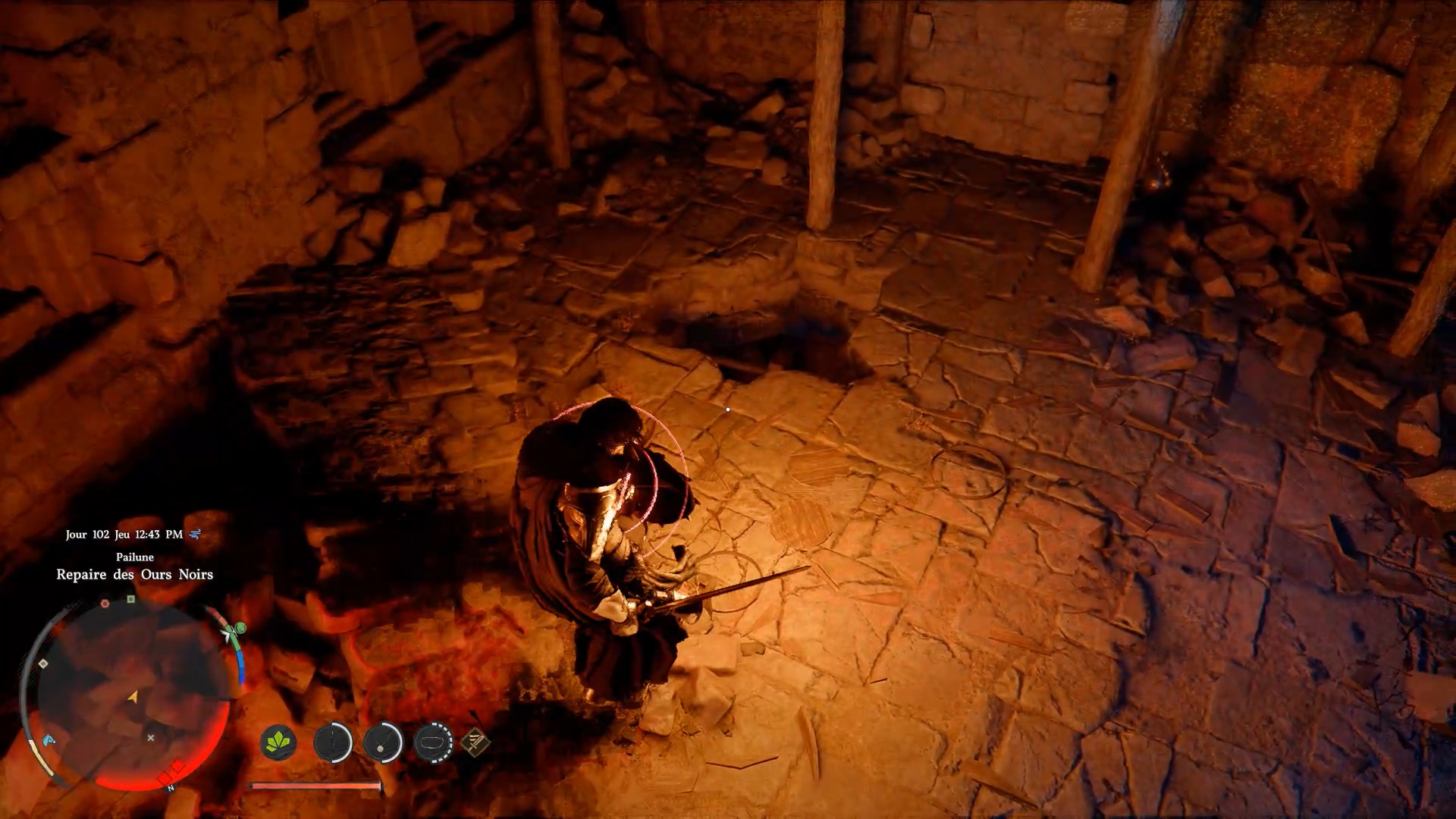Click the red hexagon marker on minimap rim
This screenshot has height=819, width=1456.
point(105,604)
